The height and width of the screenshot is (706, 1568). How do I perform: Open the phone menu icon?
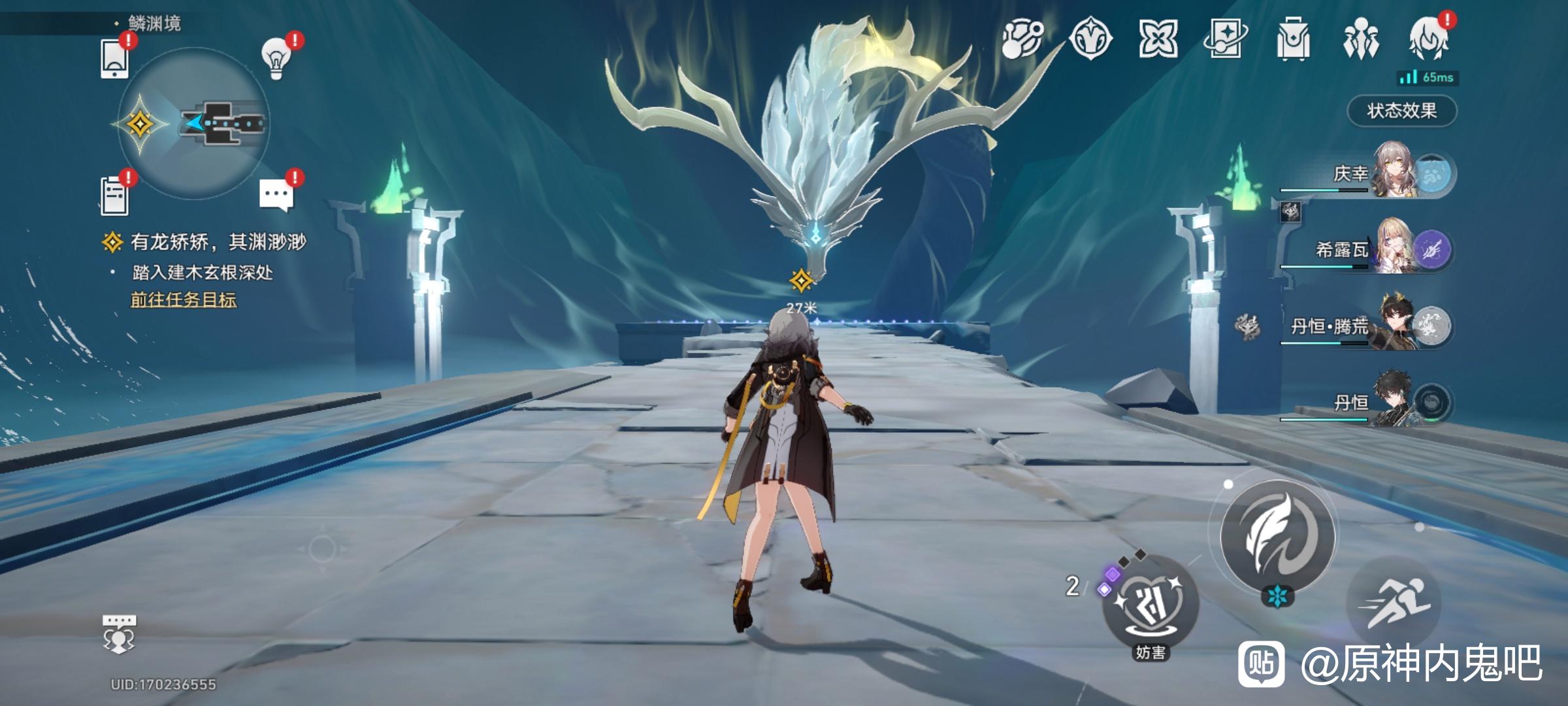point(115,59)
